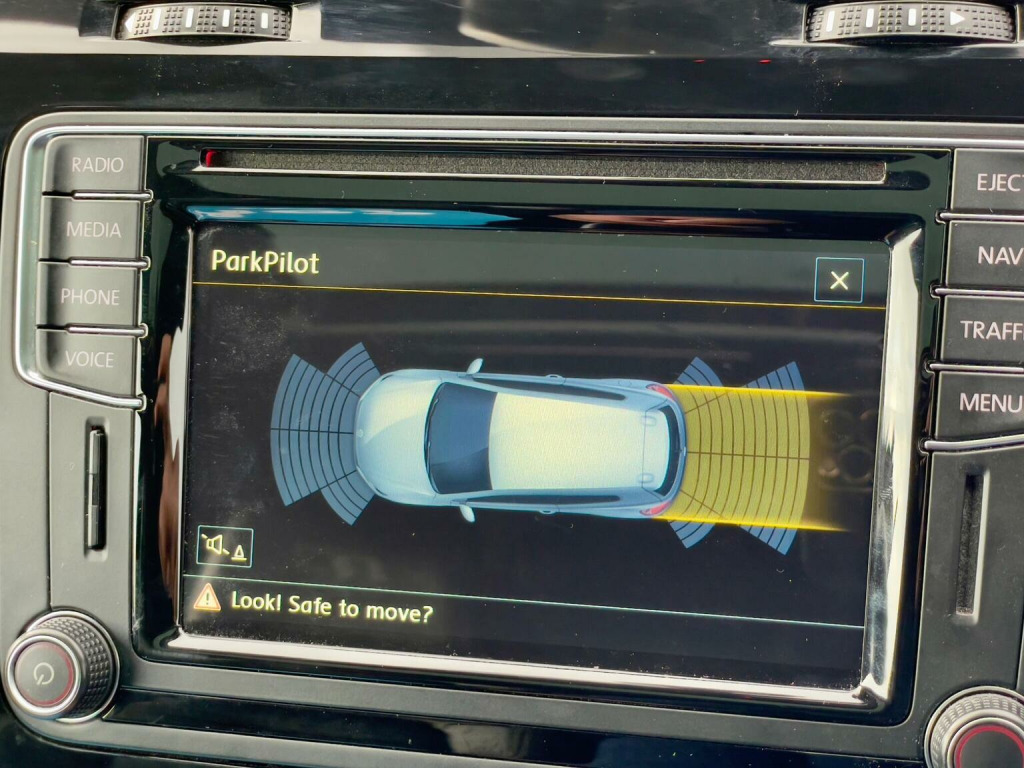1024x768 pixels.
Task: Activate the VOICE control button
Action: click(88, 359)
